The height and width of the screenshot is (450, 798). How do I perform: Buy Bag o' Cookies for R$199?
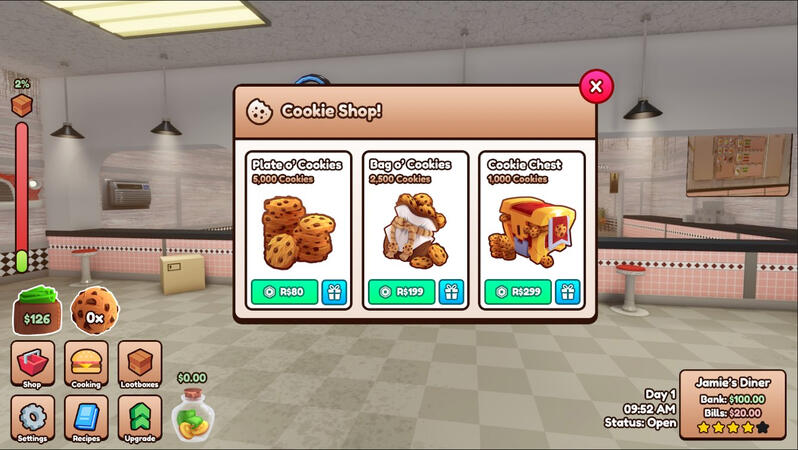[x=400, y=292]
